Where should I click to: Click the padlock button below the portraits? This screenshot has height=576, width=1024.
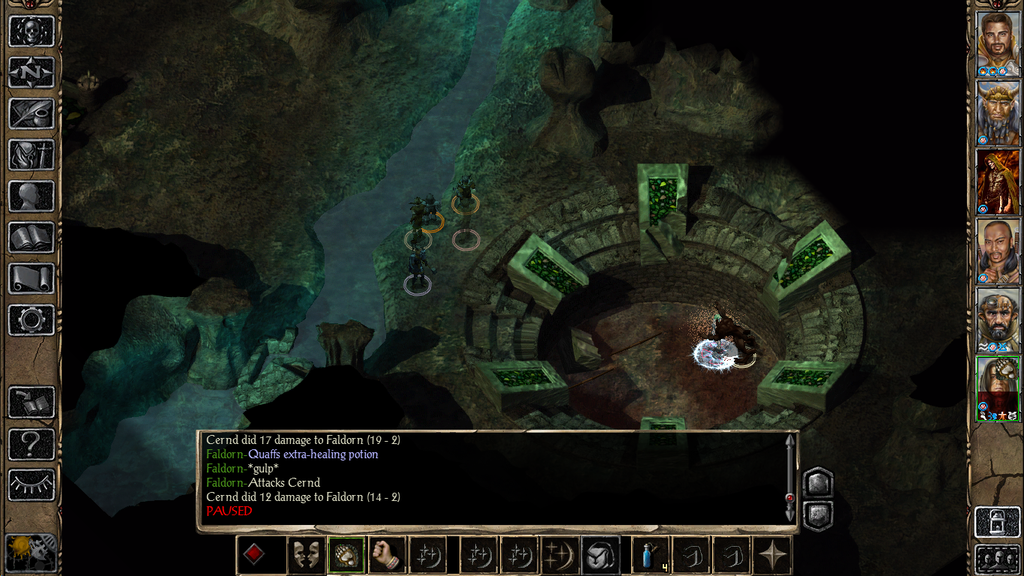pyautogui.click(x=997, y=523)
